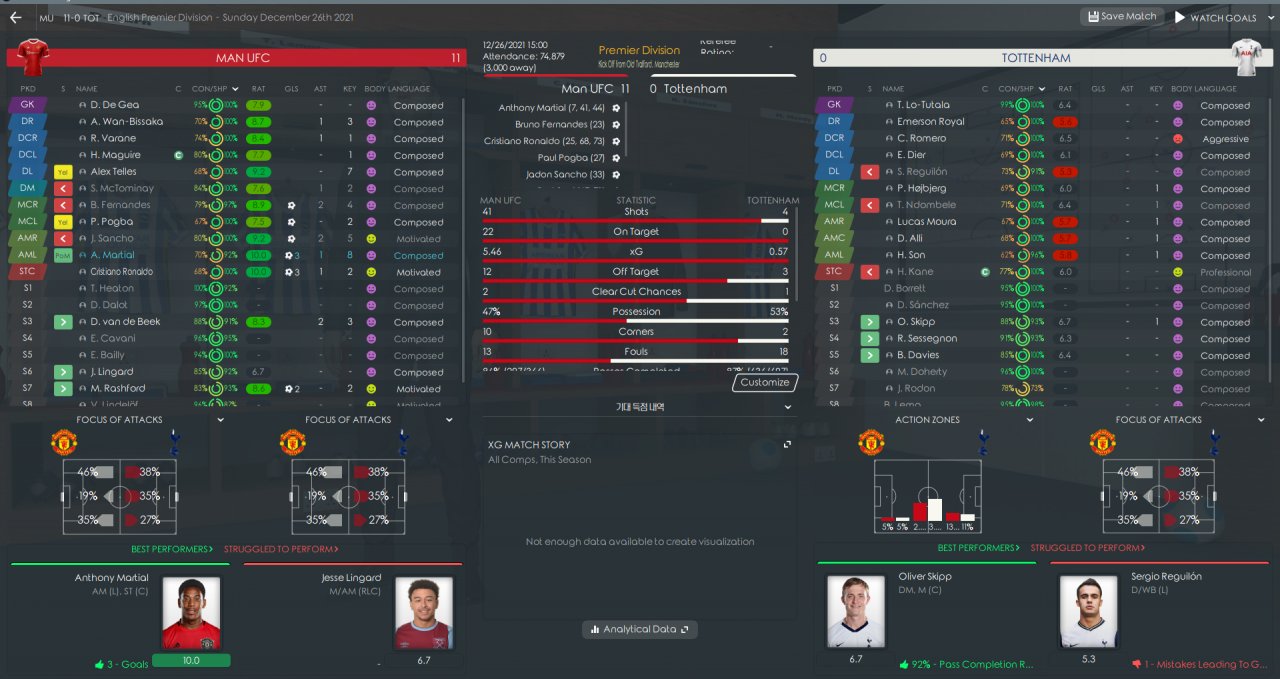Open Oliver Skipp's best performer portrait

pyautogui.click(x=855, y=613)
